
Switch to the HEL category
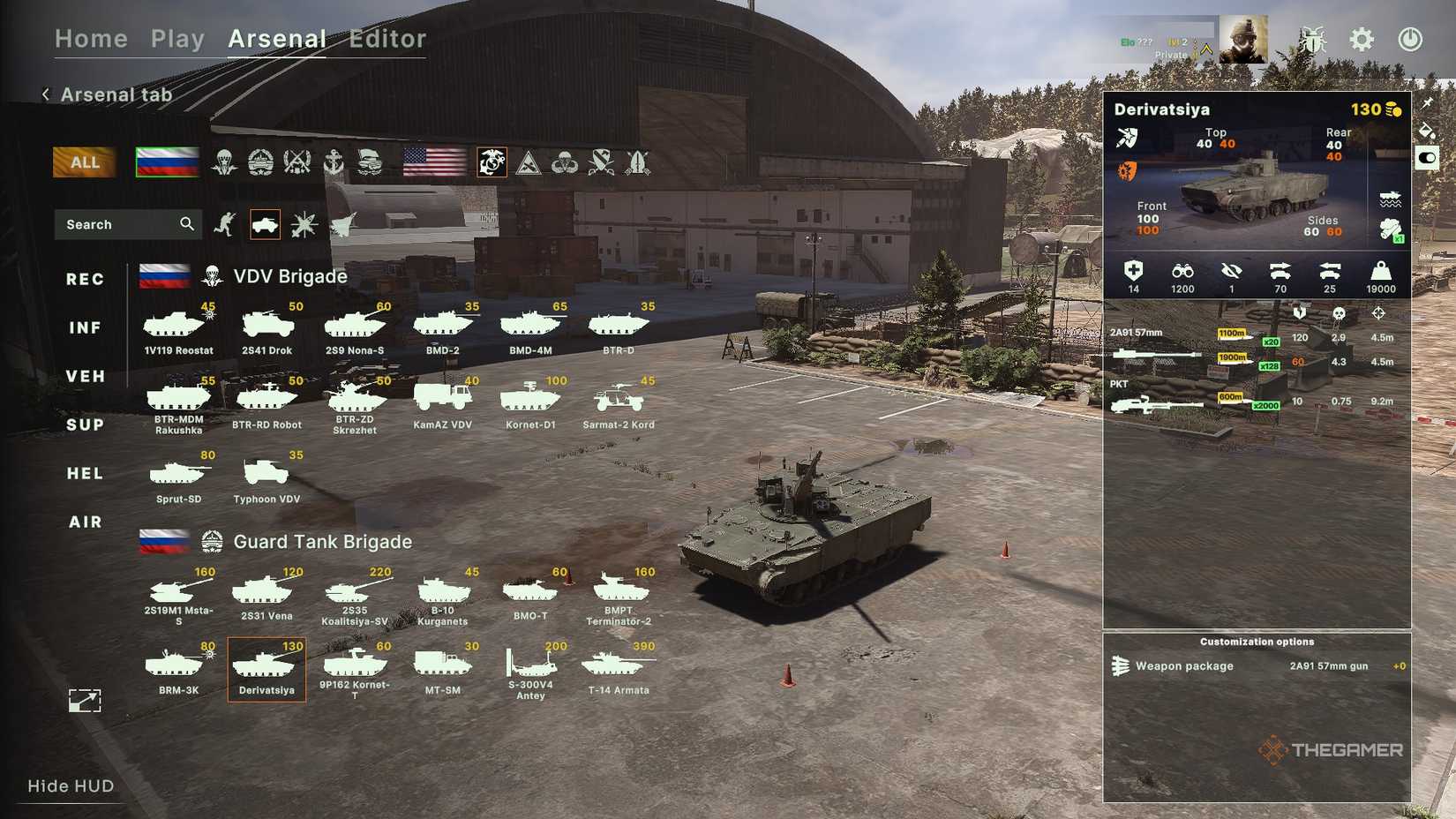pyautogui.click(x=86, y=474)
